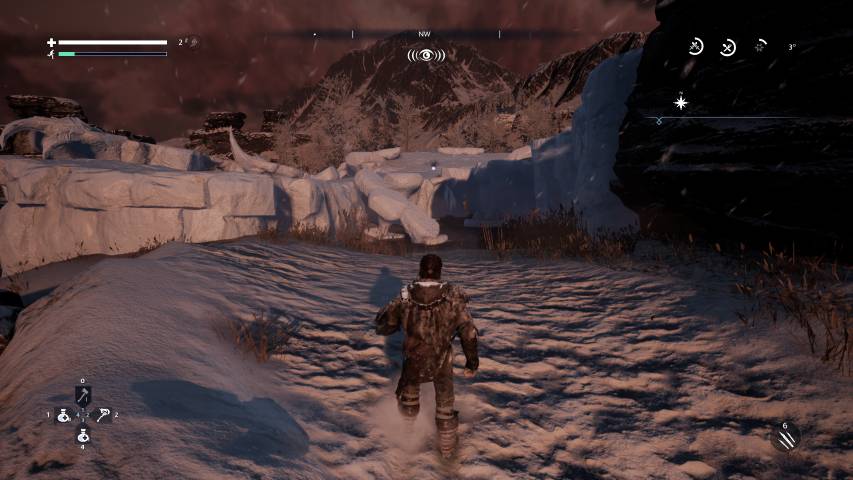Equip the pickaxe quick slot
The image size is (853, 480).
tap(103, 415)
